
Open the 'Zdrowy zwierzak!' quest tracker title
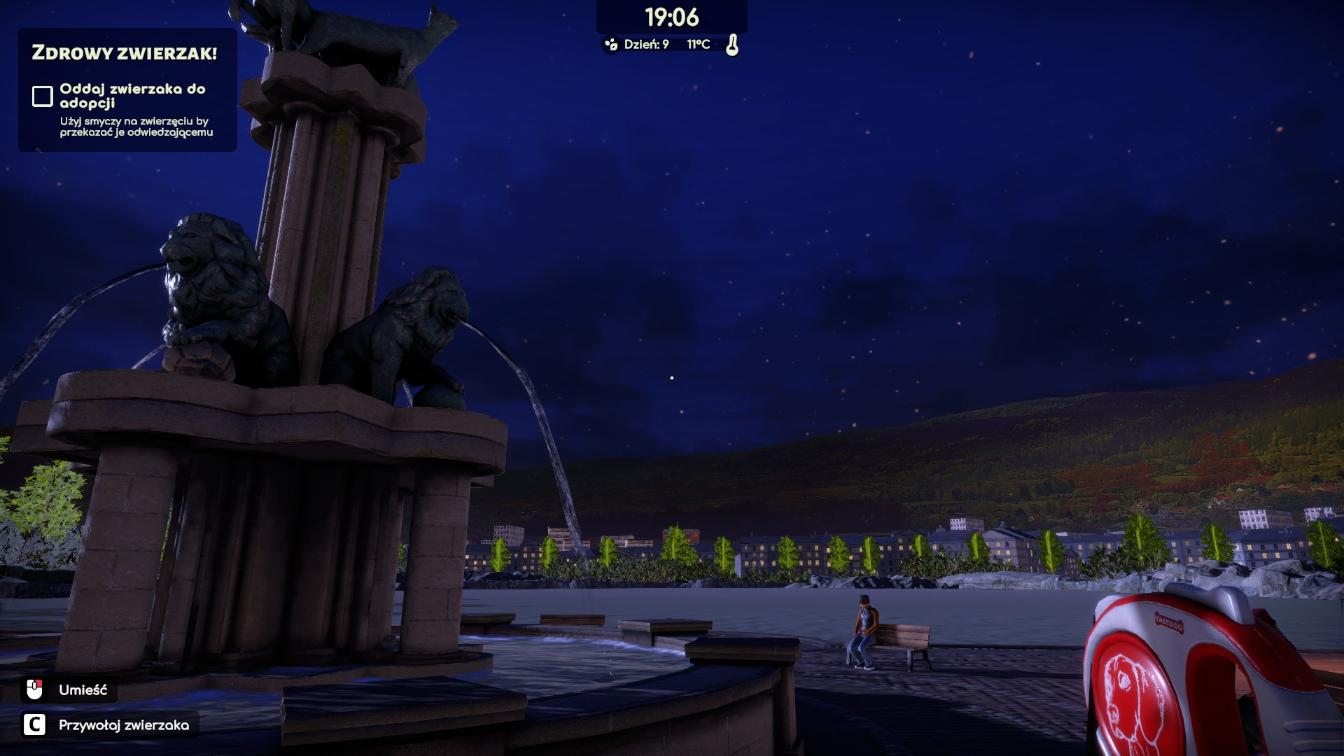click(x=124, y=53)
